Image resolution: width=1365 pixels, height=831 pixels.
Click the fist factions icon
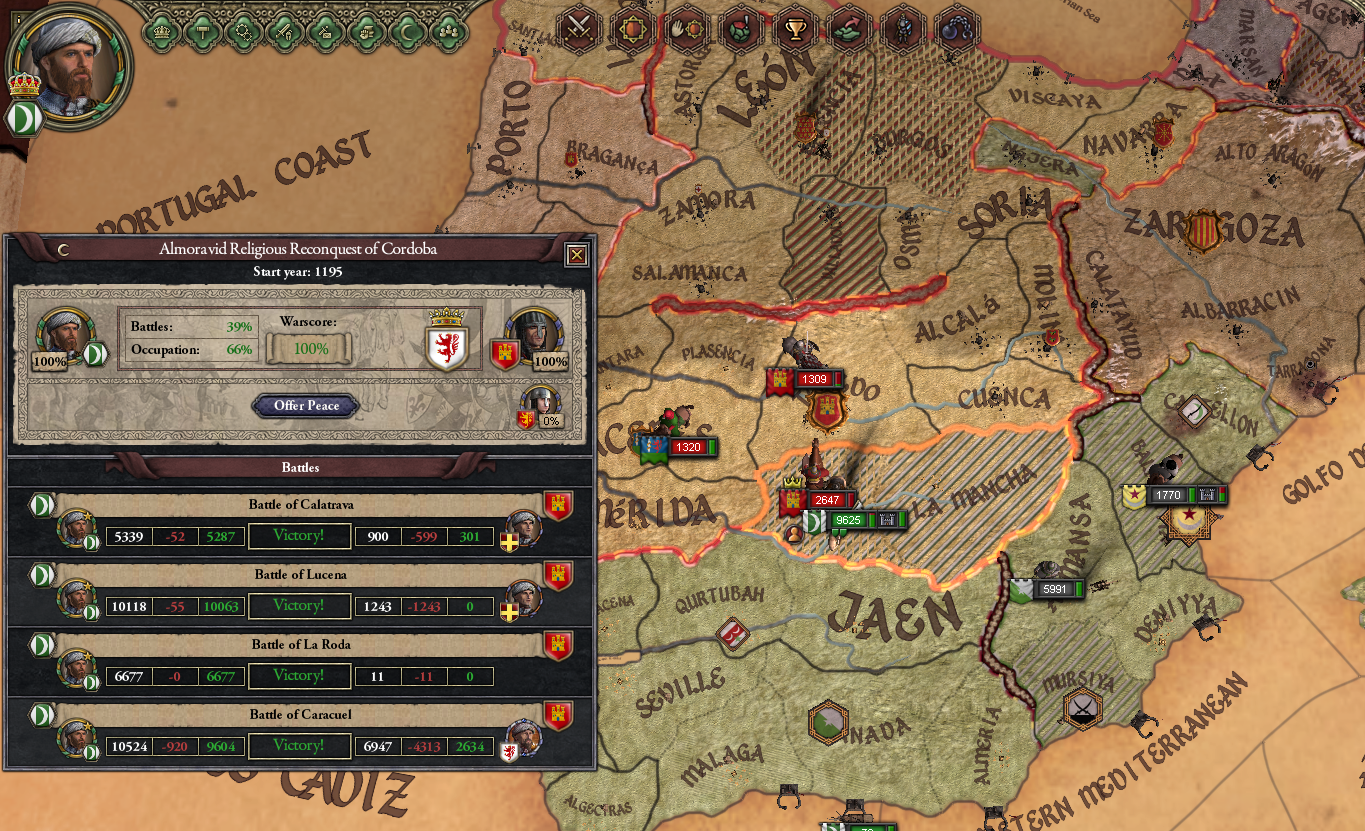coord(365,32)
